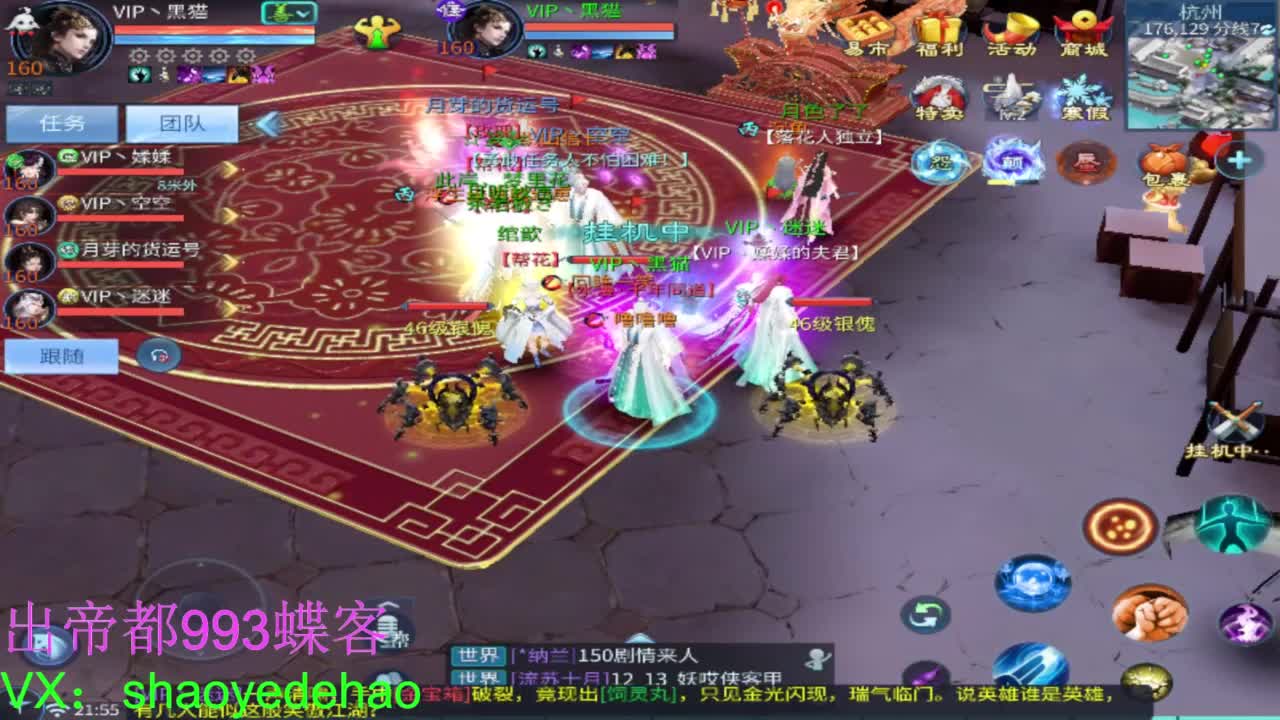This screenshot has width=1280, height=720.
Task: Open the 包裹 inventory bag icon
Action: [x=1162, y=165]
